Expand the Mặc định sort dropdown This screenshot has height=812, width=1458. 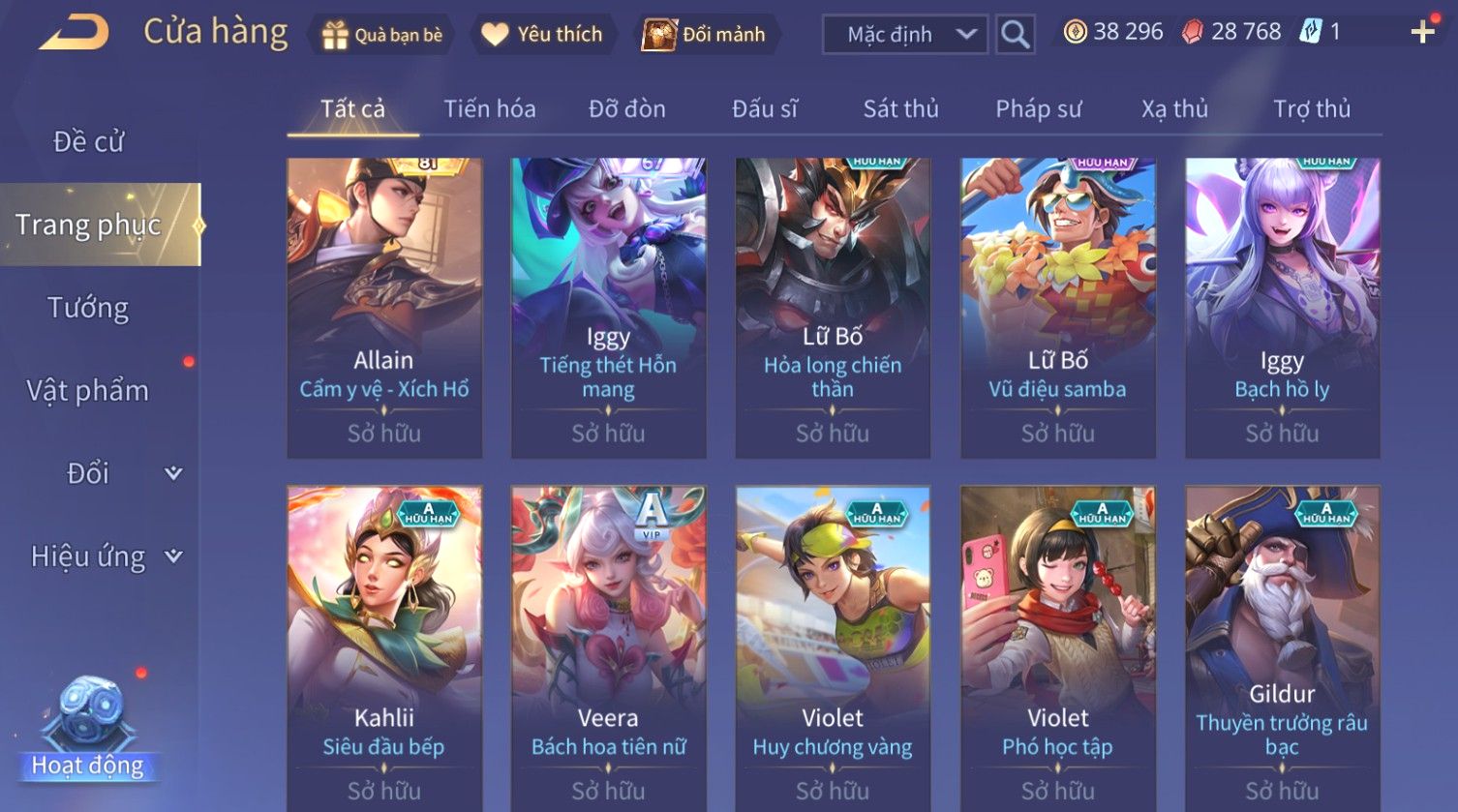(904, 35)
